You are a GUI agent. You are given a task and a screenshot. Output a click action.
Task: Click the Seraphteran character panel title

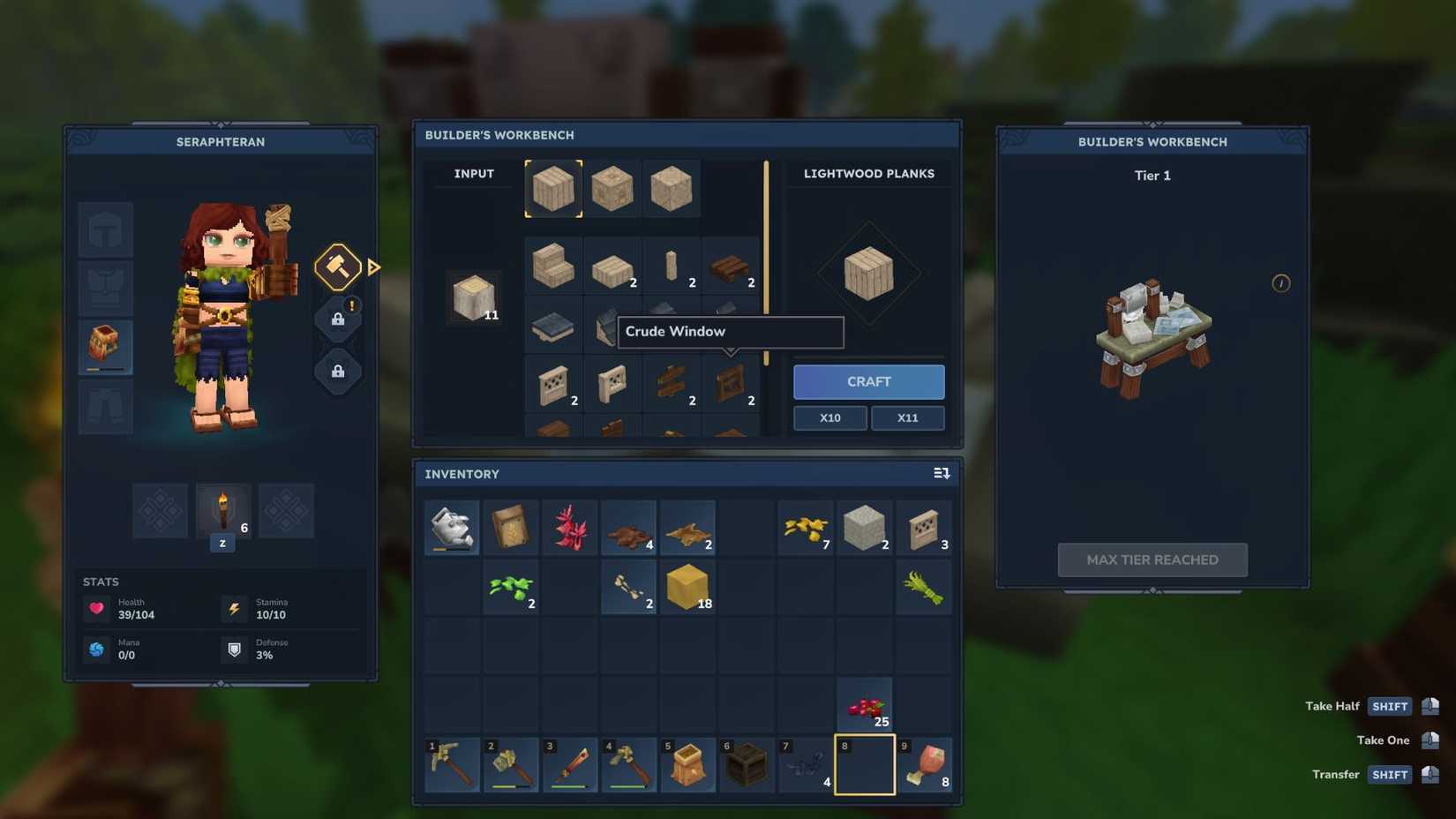(x=220, y=142)
